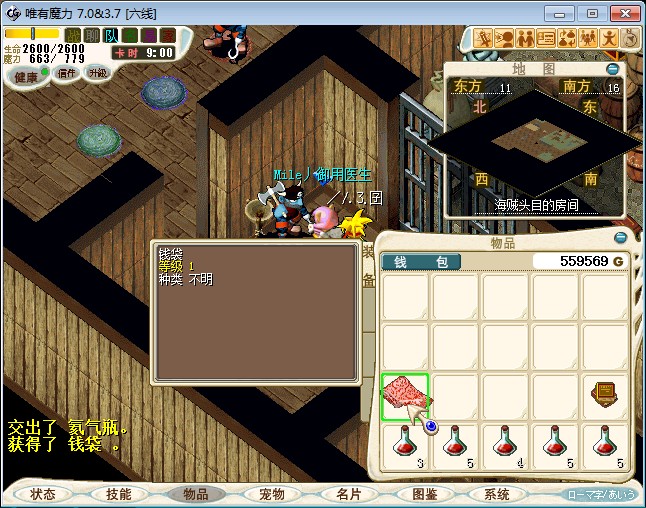Screen dimensions: 646x508
Task: Open the 名片 name card menu
Action: 347,494
